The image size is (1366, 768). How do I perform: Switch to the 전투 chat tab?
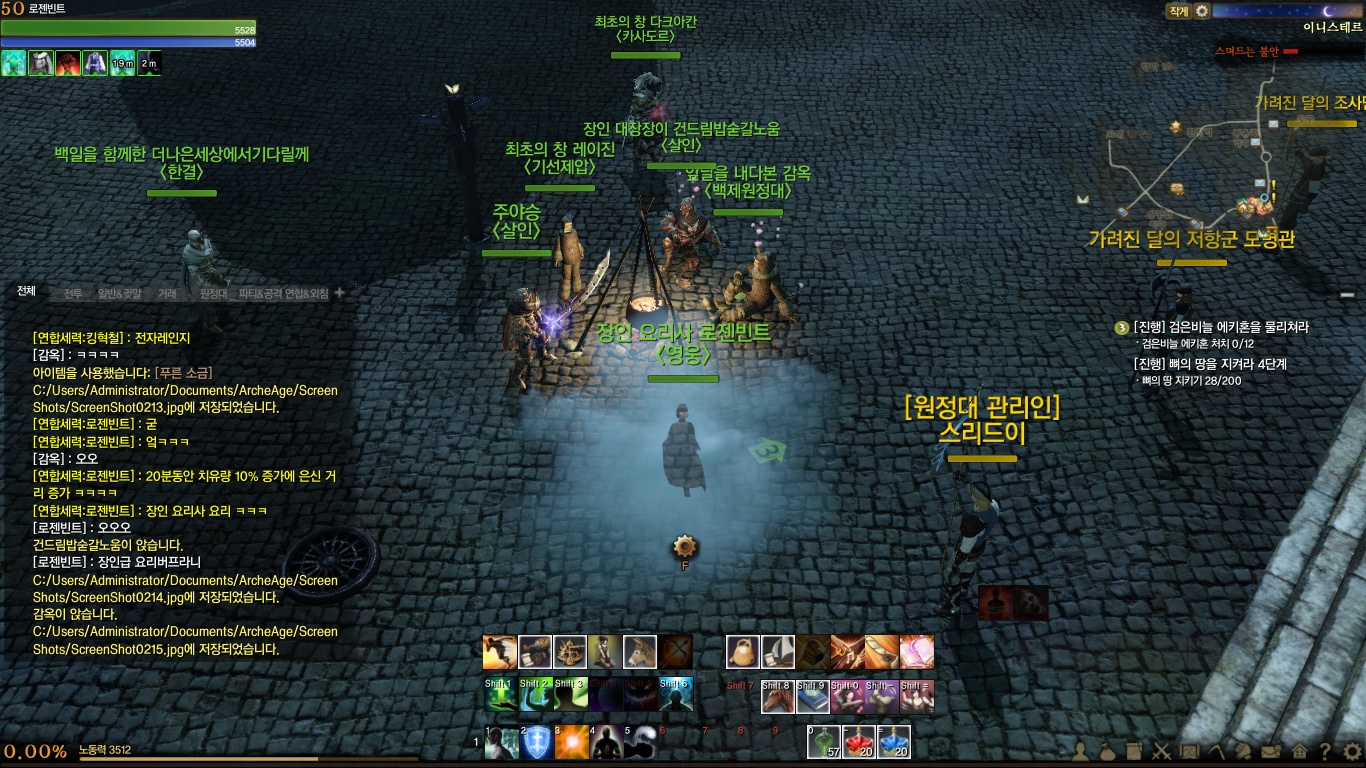pyautogui.click(x=73, y=294)
